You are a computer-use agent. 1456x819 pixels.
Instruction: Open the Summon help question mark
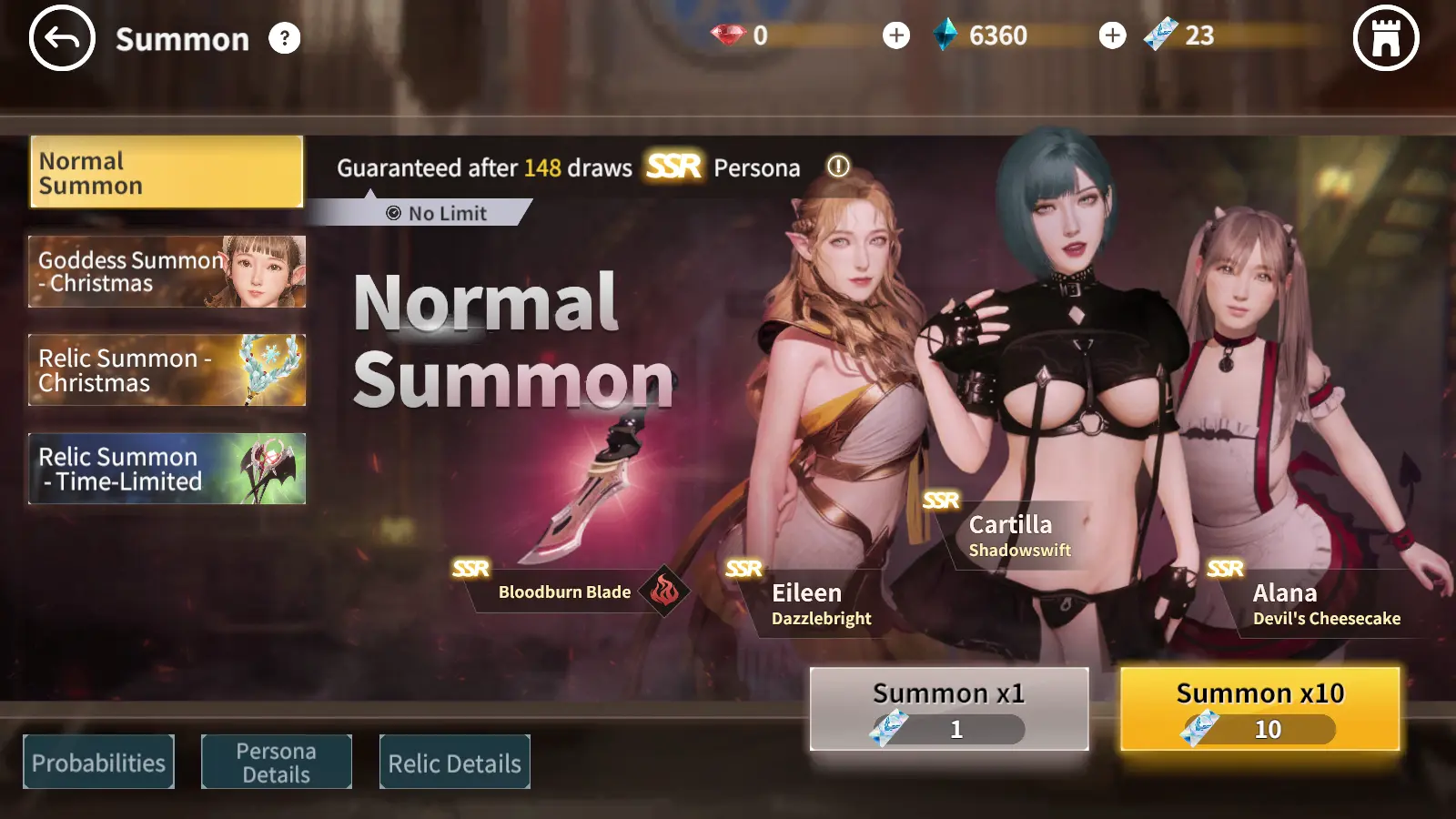(x=284, y=38)
